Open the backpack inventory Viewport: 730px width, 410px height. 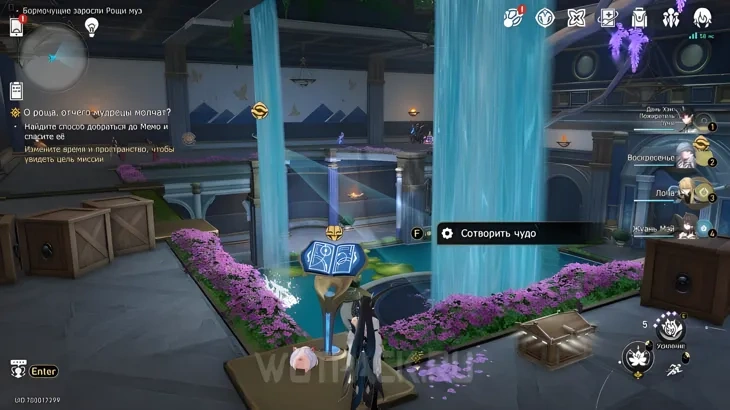(639, 17)
